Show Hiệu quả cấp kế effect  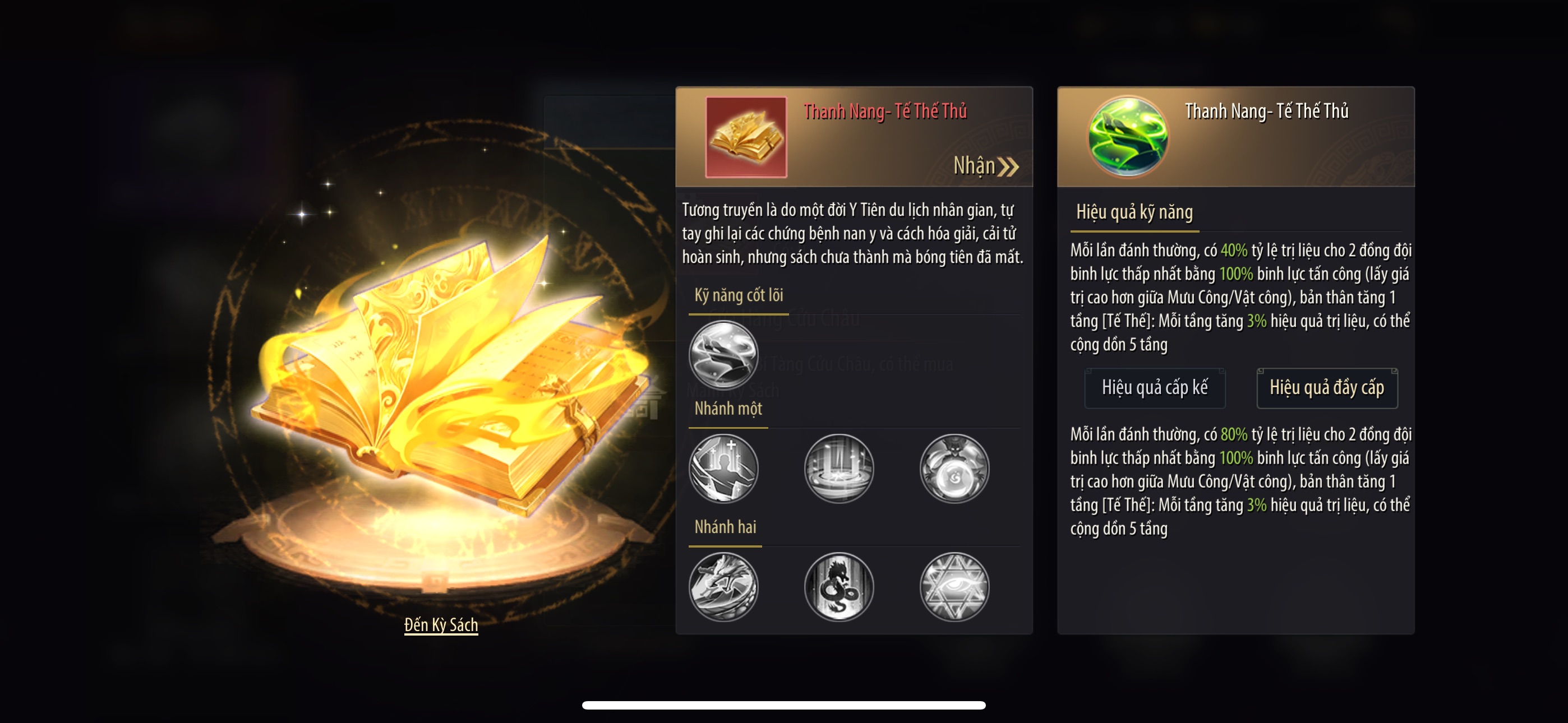point(1154,388)
